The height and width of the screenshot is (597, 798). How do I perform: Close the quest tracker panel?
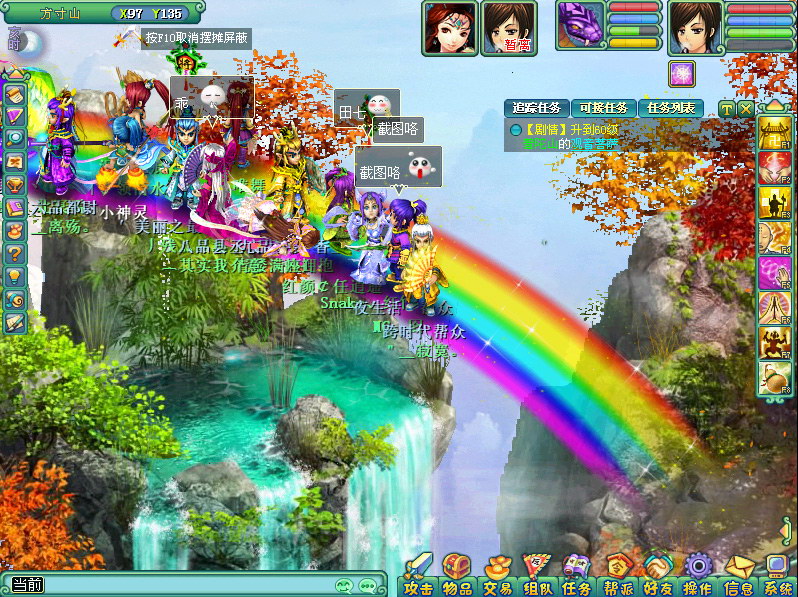point(746,108)
